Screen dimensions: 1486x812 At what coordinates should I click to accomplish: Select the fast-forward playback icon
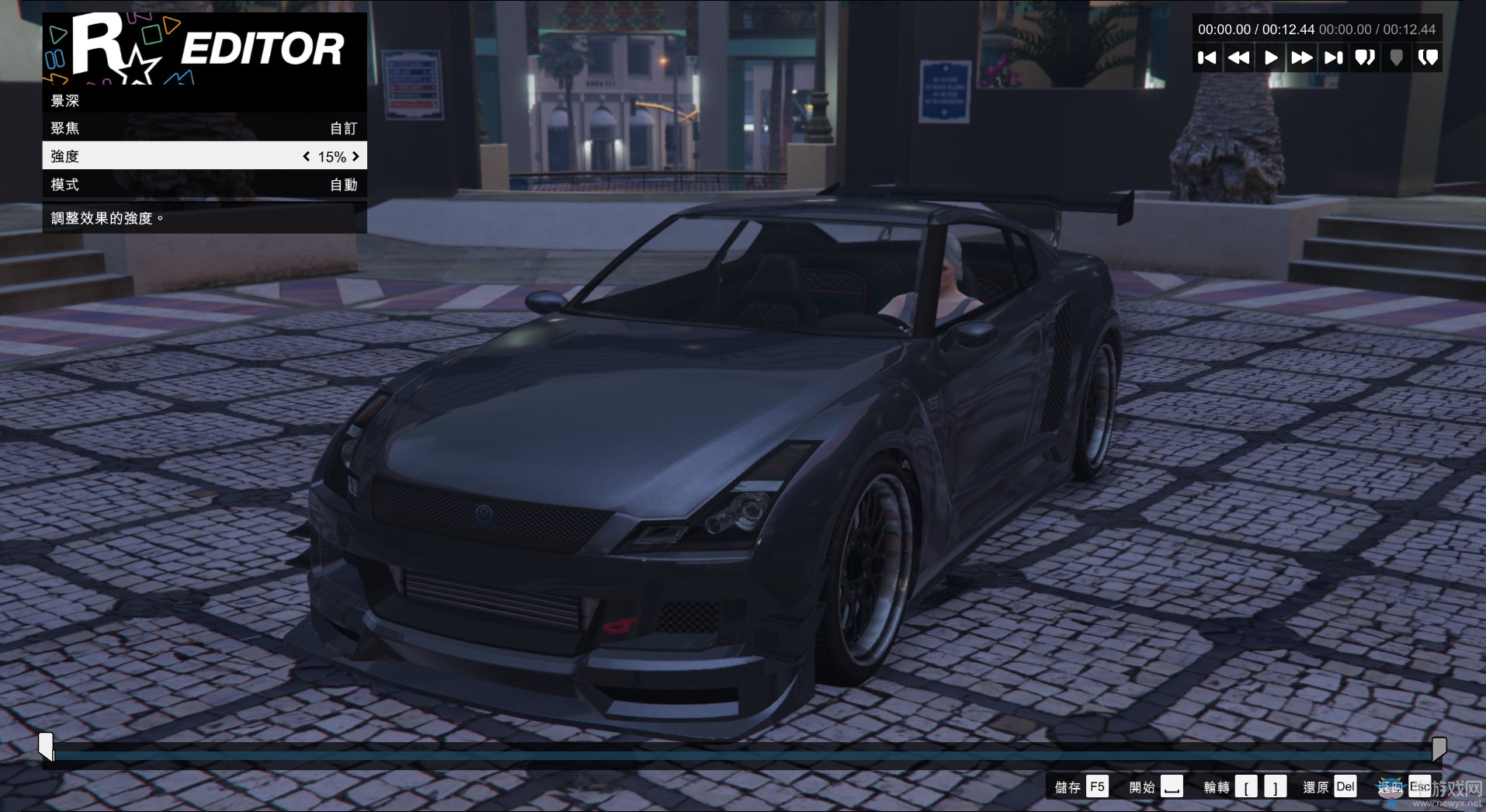1301,57
